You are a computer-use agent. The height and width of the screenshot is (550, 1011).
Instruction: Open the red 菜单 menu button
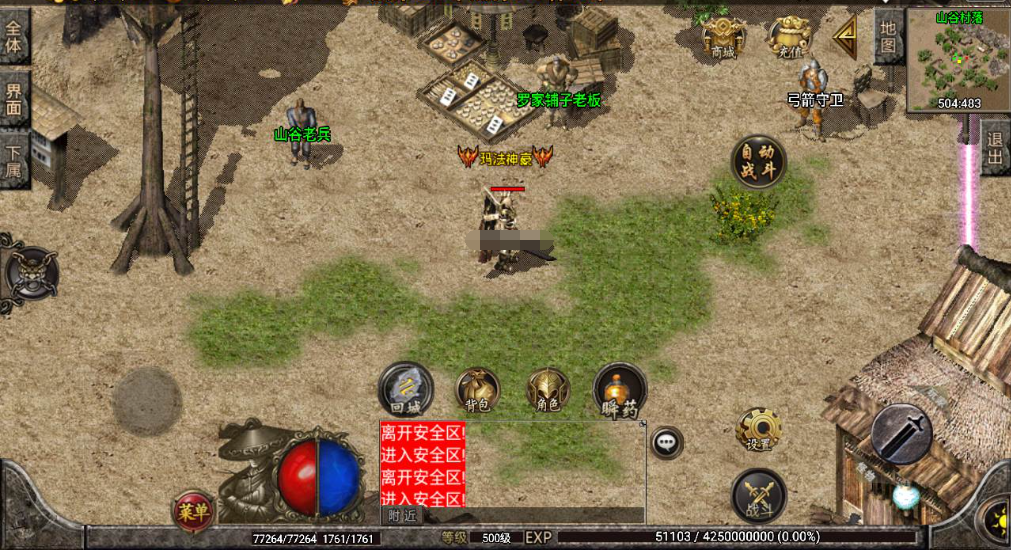tap(193, 511)
